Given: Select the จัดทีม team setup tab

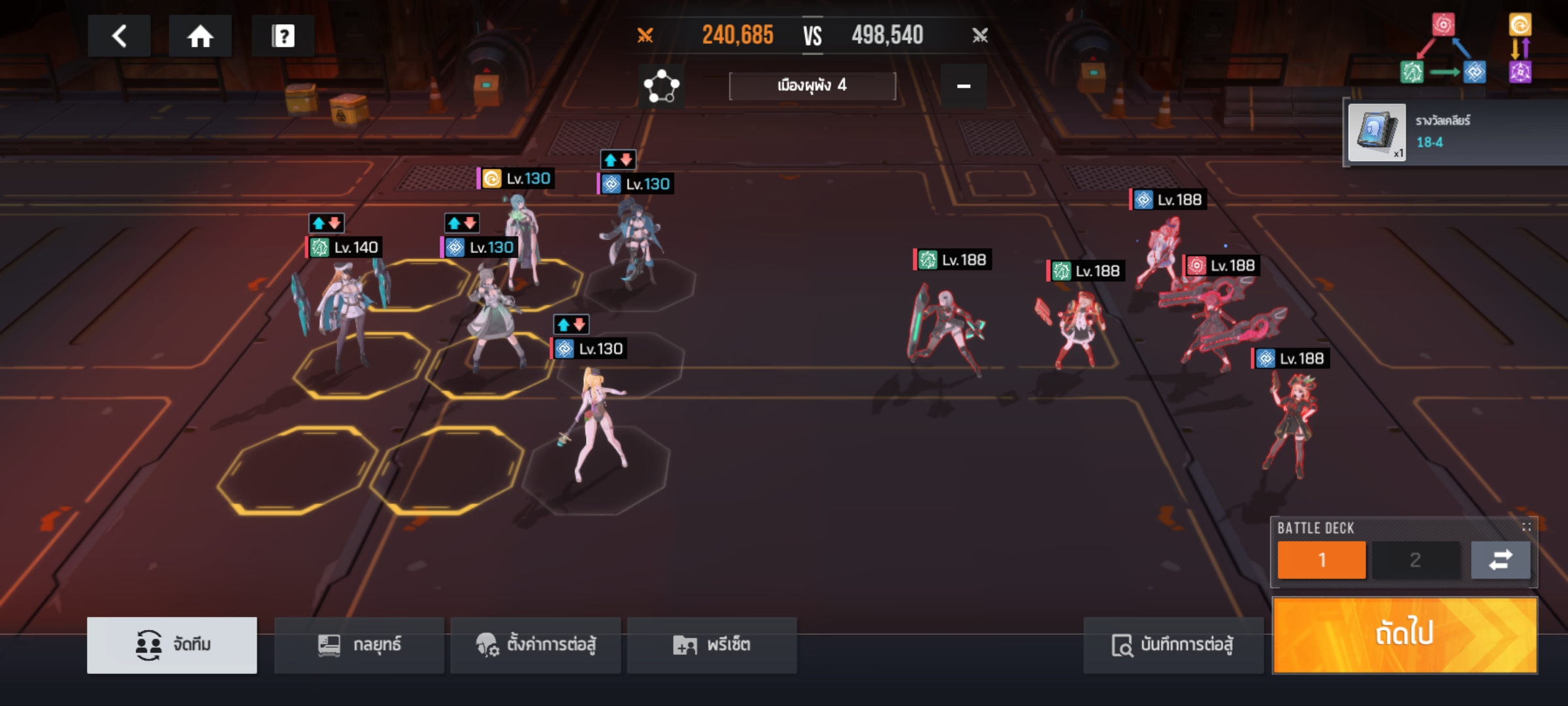Looking at the screenshot, I should click(x=172, y=645).
